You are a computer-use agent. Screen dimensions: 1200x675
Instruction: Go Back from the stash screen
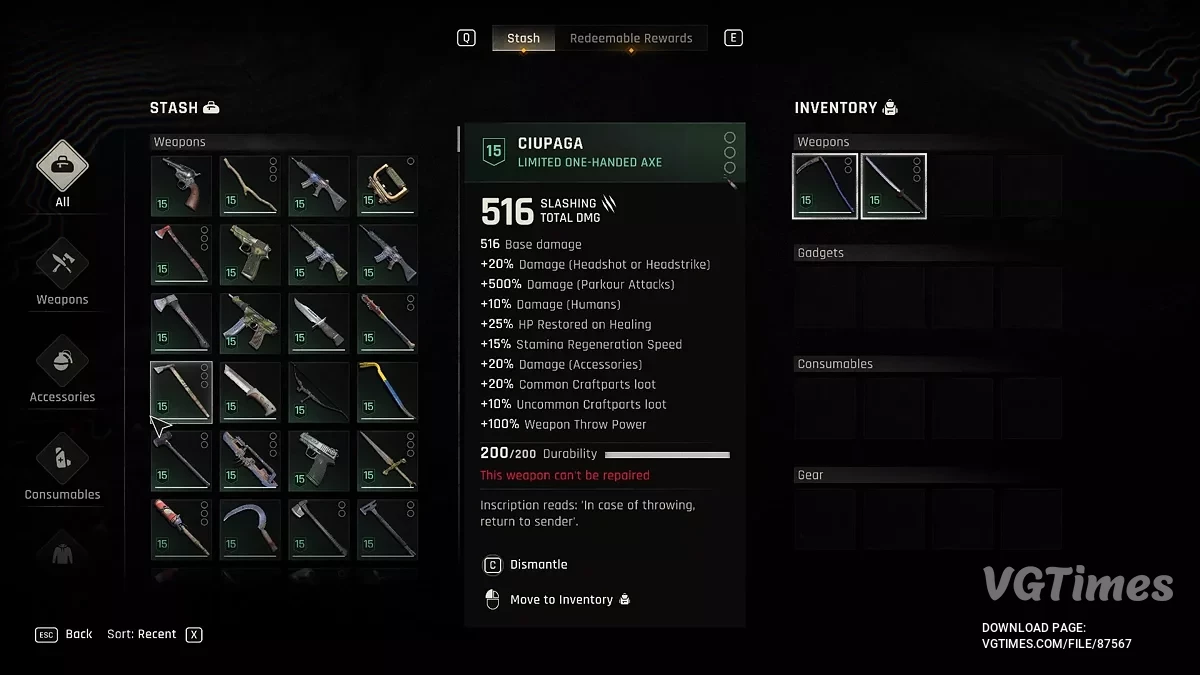[x=78, y=634]
